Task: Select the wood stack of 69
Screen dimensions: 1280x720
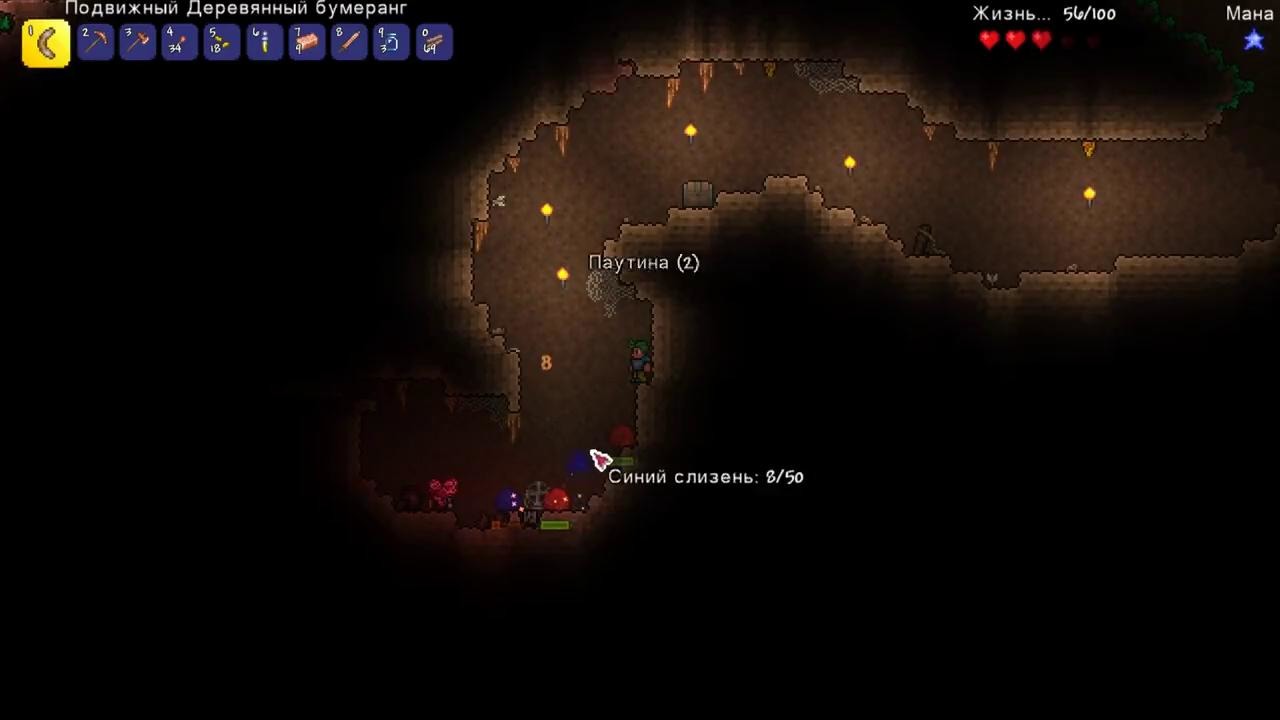Action: (x=434, y=43)
